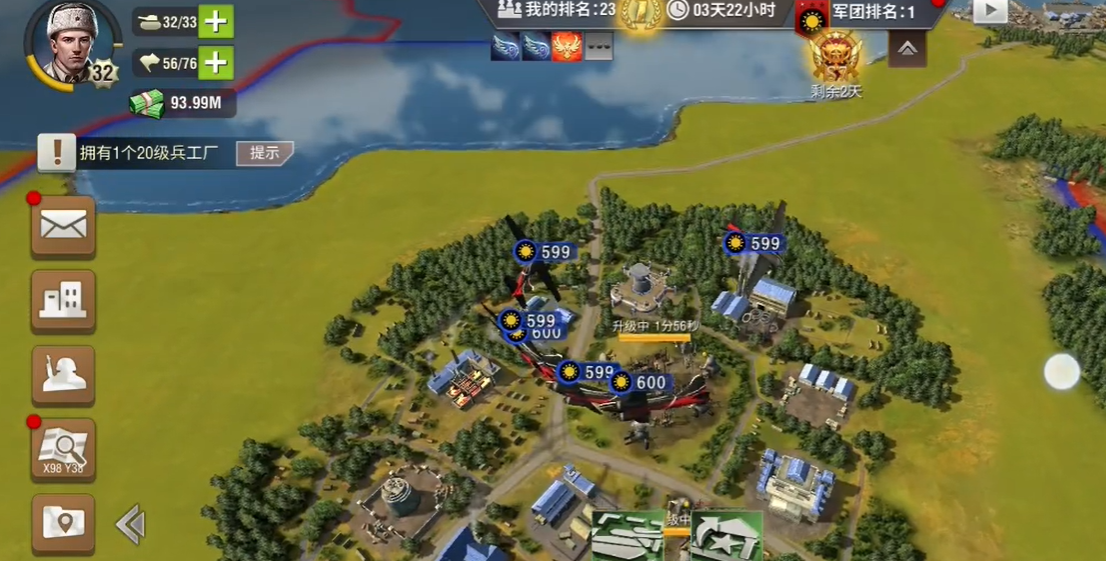Open the map bookmarks folder
This screenshot has height=561, width=1106.
[x=63, y=522]
